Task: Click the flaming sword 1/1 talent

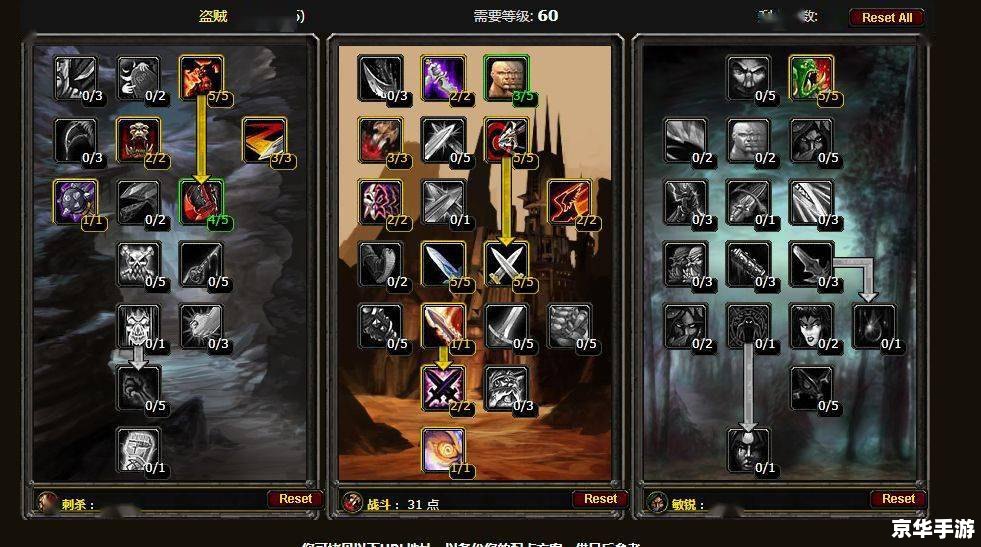Action: (443, 325)
